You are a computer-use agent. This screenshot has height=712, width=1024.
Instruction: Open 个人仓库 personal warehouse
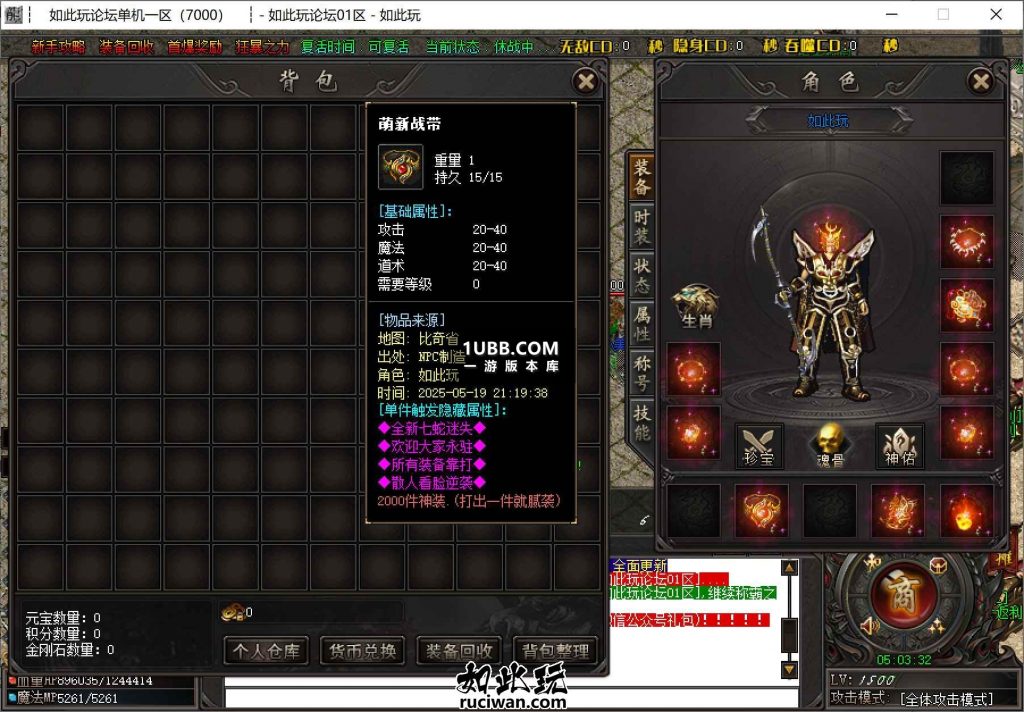[x=265, y=651]
